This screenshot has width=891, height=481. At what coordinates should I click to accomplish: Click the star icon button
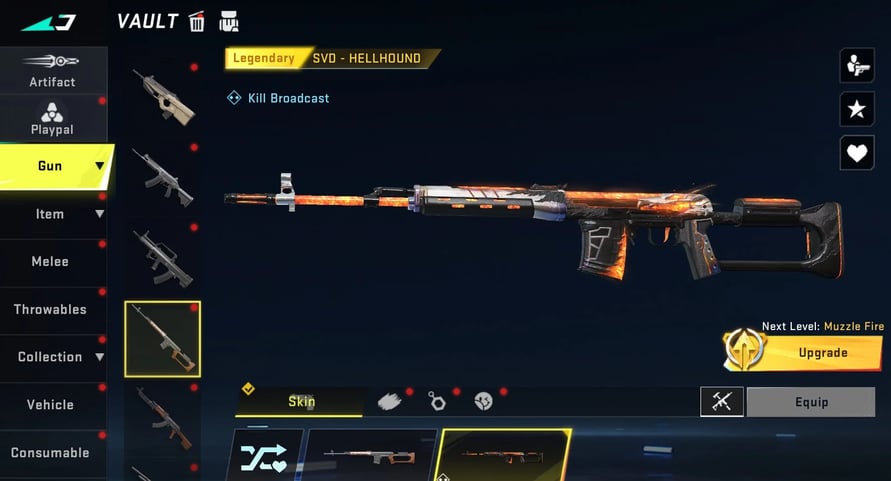(x=856, y=109)
